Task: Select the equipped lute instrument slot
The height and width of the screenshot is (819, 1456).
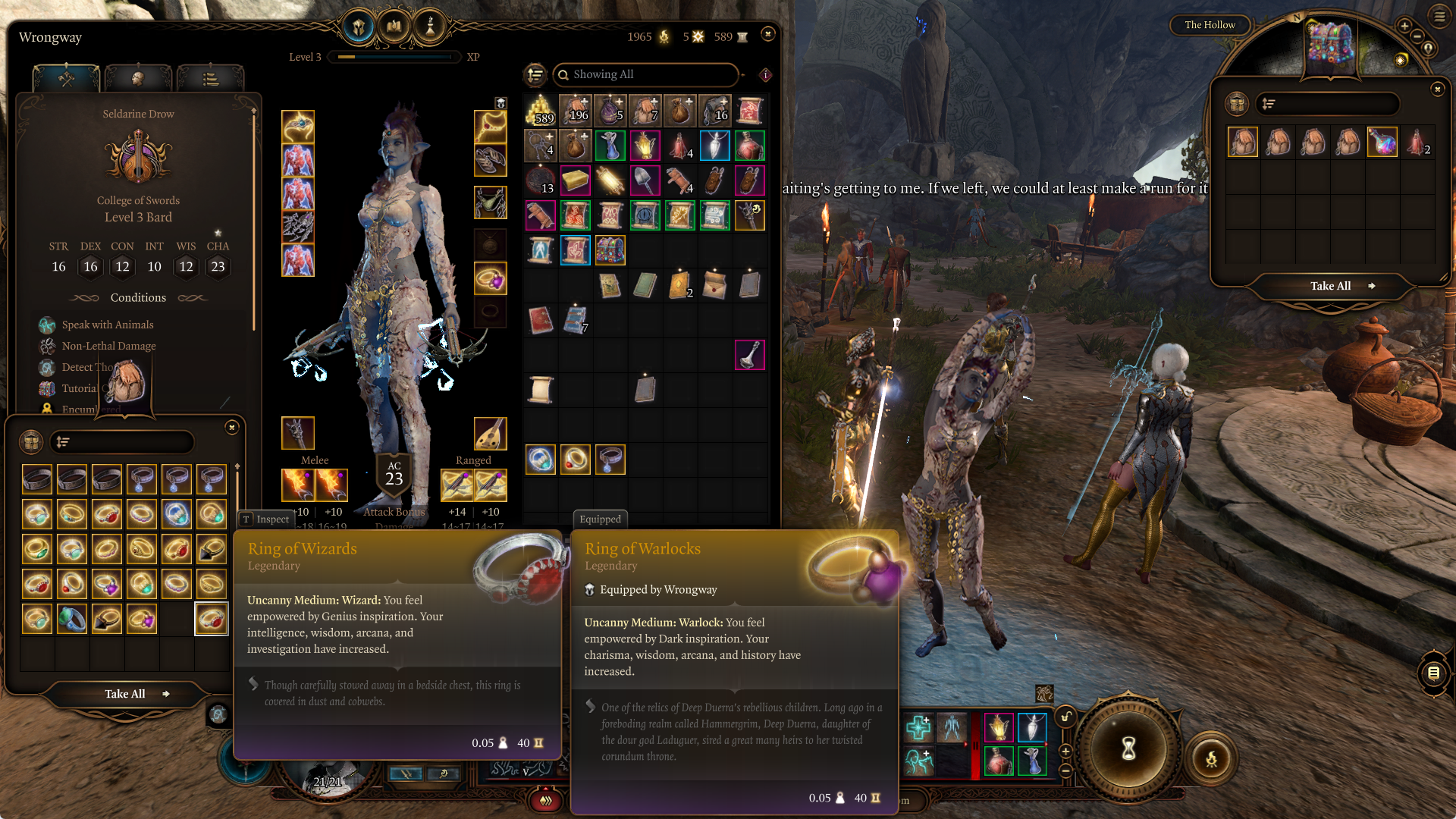Action: click(490, 433)
